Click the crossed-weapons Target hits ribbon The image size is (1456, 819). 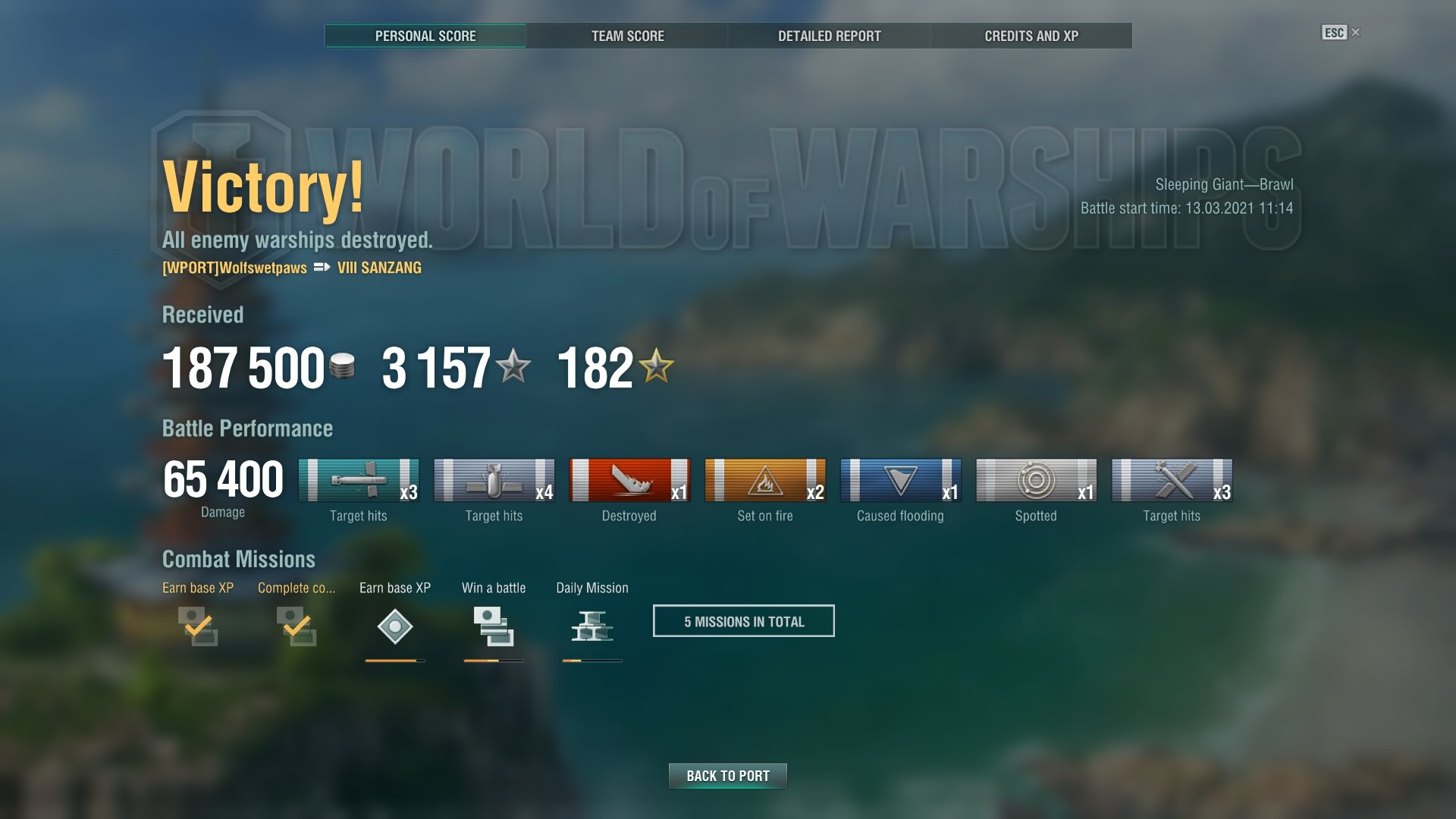point(1172,480)
